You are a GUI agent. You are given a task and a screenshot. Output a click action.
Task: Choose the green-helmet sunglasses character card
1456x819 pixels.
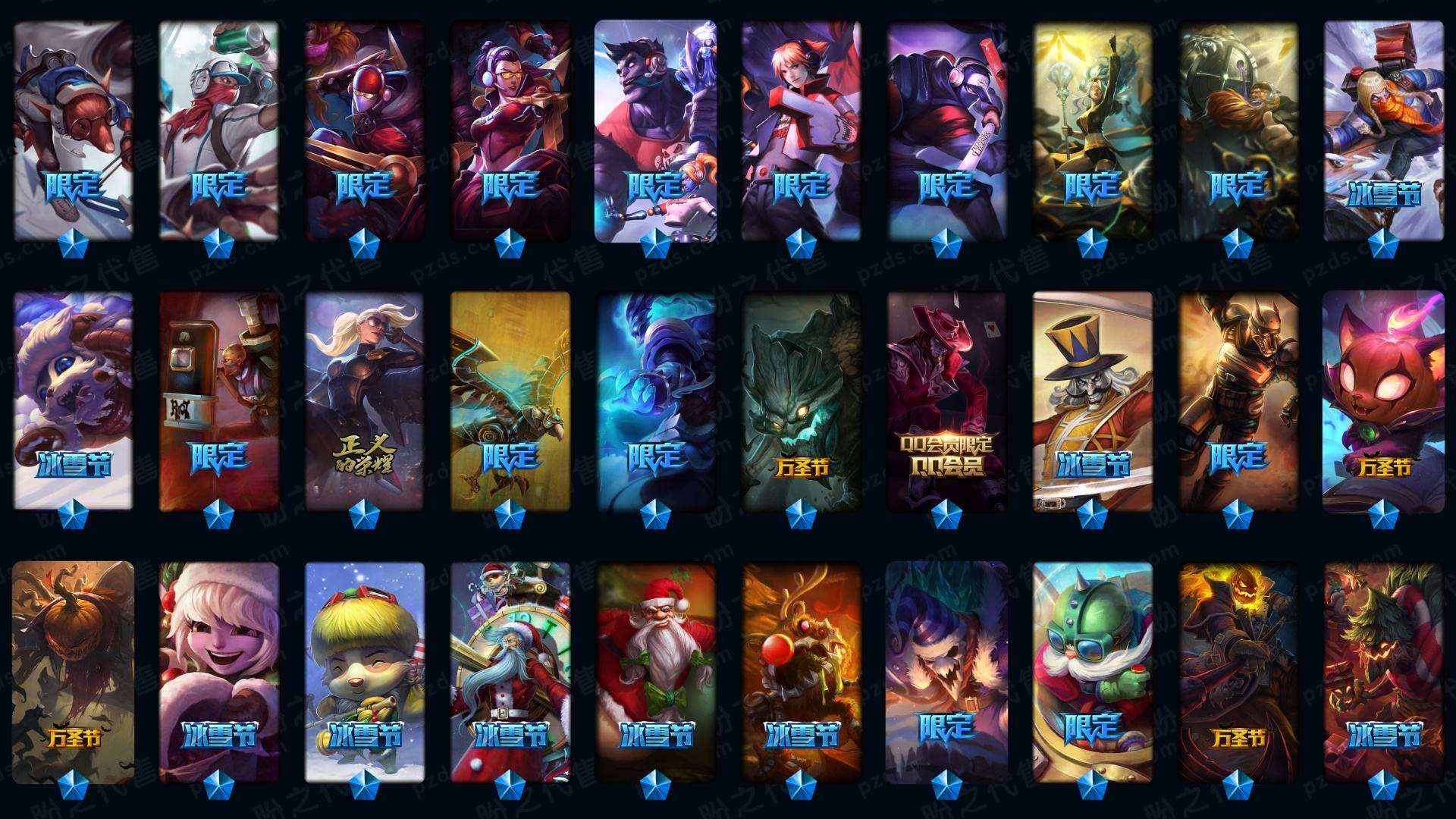tap(1092, 672)
